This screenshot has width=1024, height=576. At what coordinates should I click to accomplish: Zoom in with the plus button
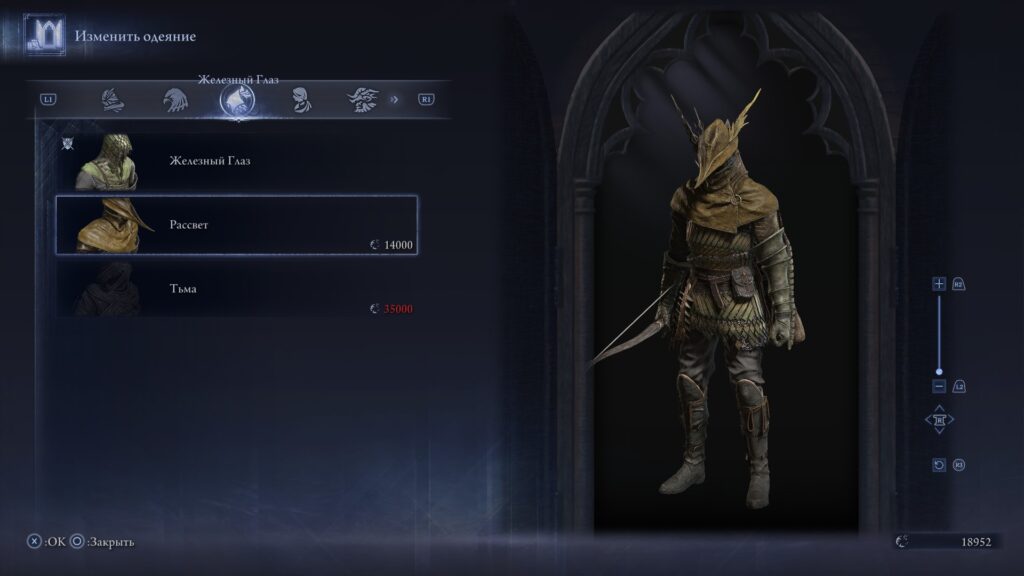tap(939, 284)
